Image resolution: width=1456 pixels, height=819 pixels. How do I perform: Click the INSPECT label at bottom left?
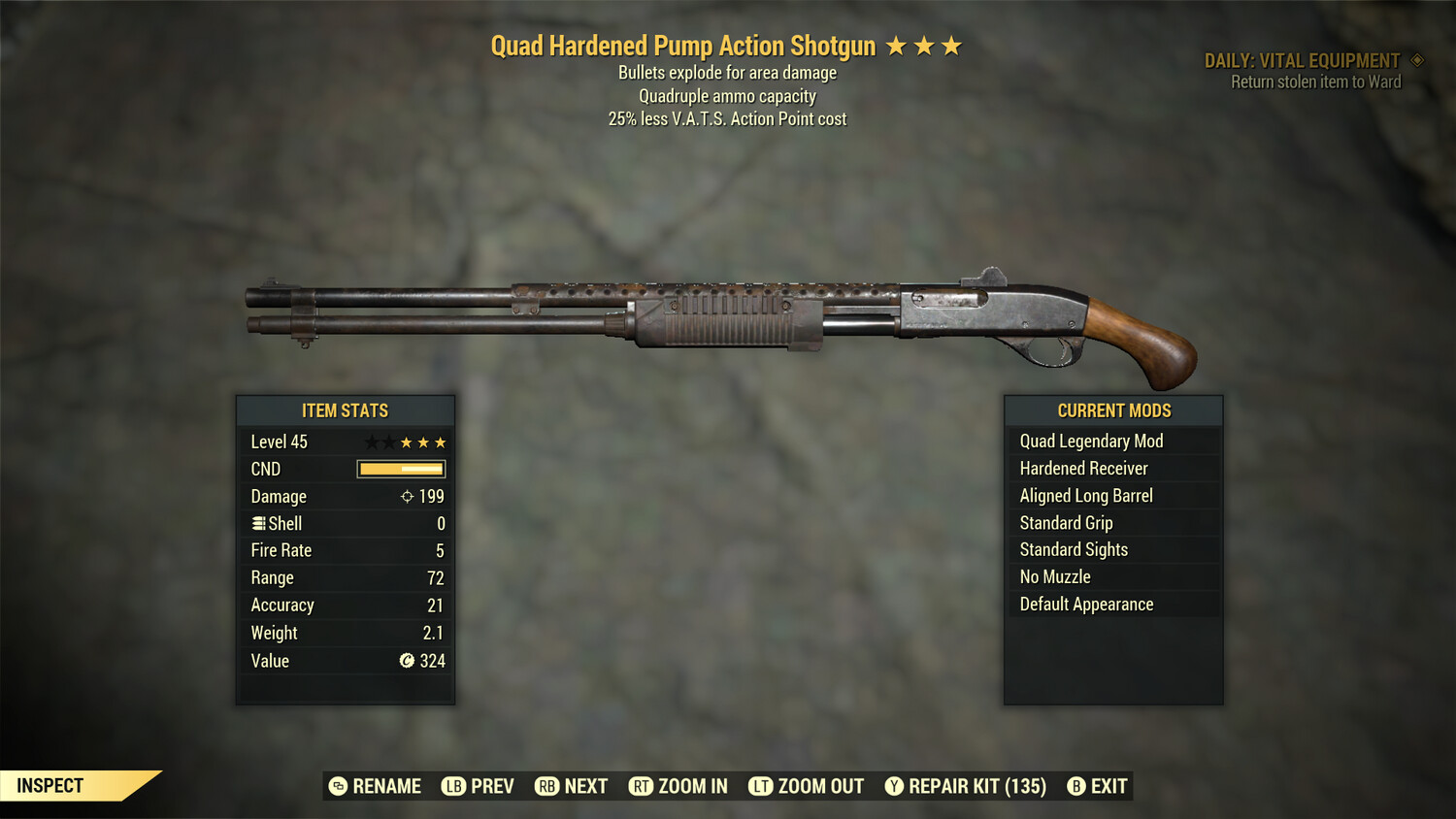point(51,785)
